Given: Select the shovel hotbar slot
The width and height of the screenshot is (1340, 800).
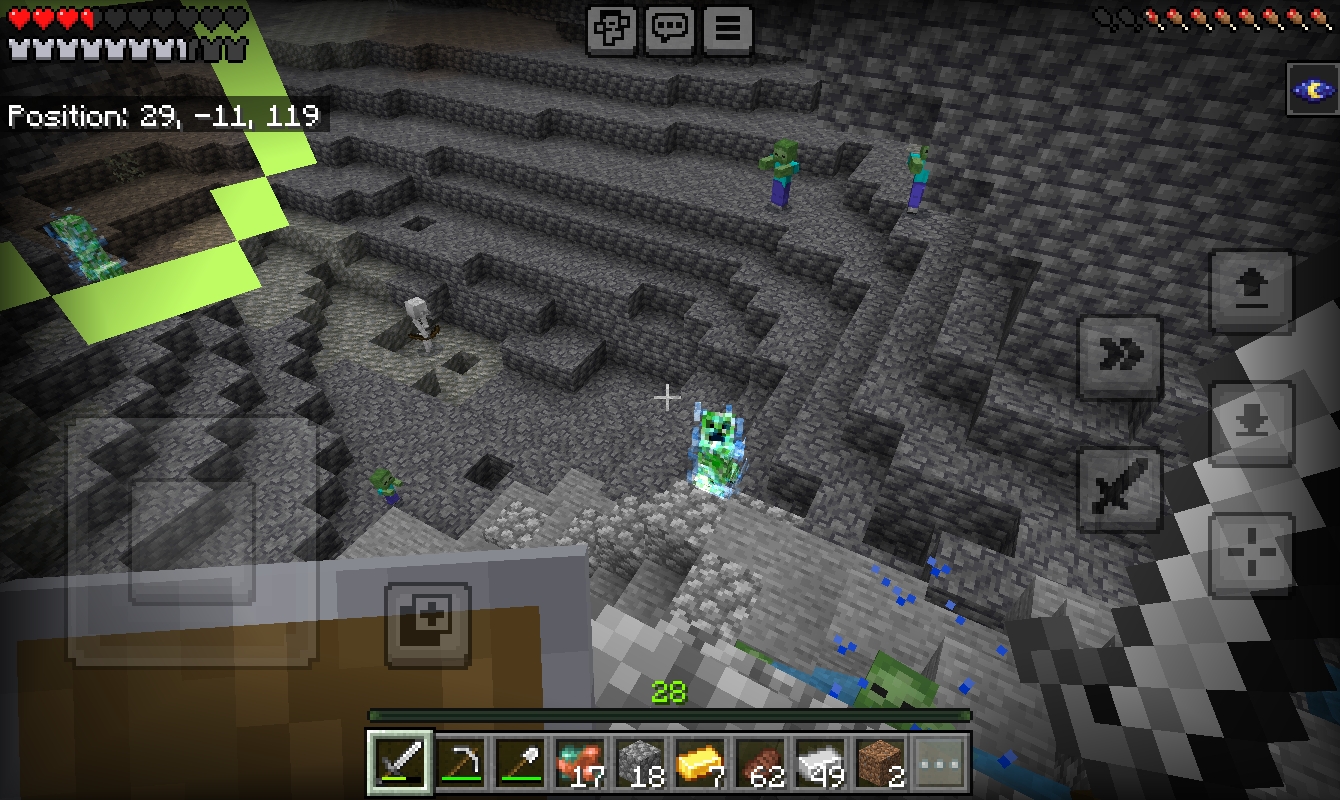Looking at the screenshot, I should pyautogui.click(x=521, y=763).
